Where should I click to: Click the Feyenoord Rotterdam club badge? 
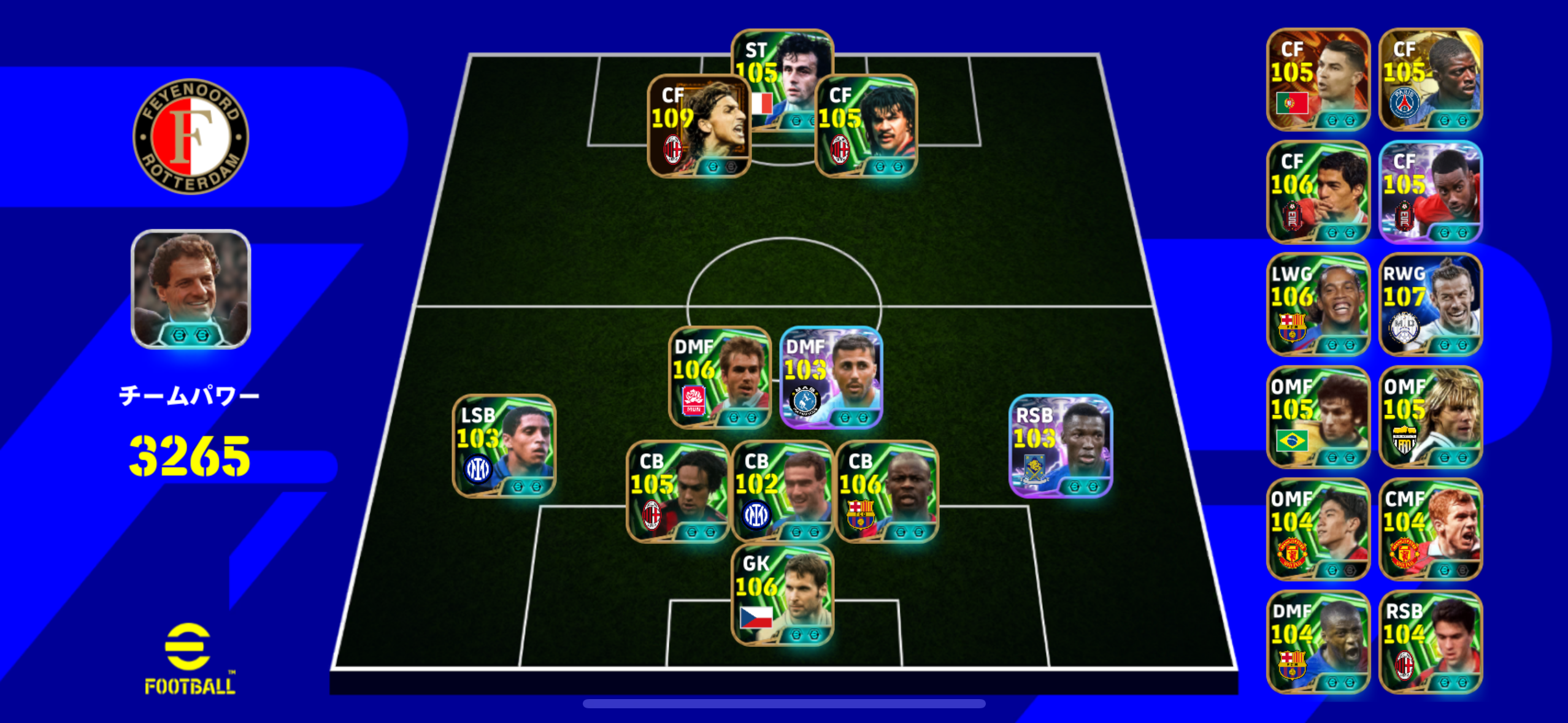click(x=191, y=136)
